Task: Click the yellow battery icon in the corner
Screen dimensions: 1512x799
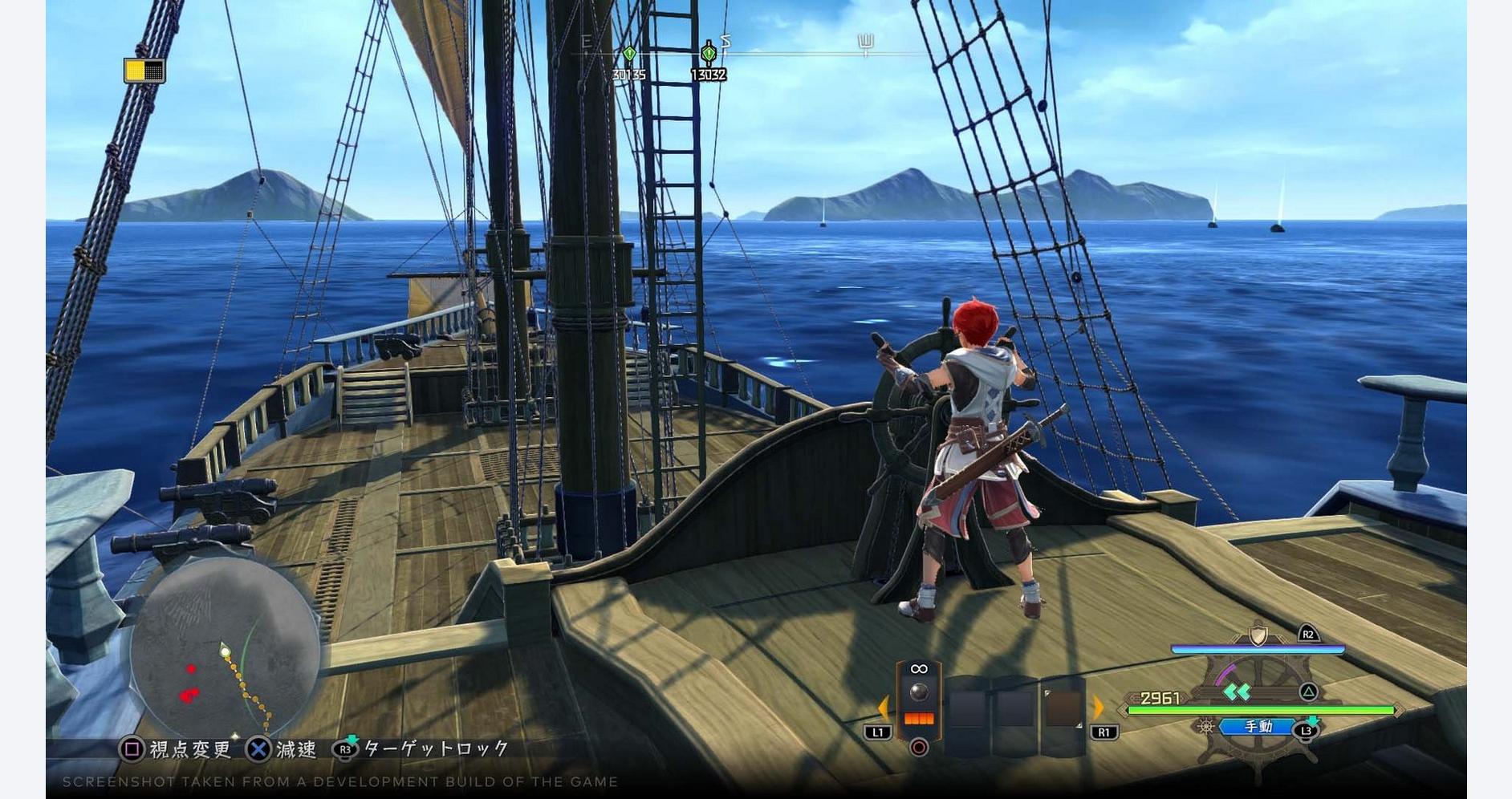Action: 144,71
